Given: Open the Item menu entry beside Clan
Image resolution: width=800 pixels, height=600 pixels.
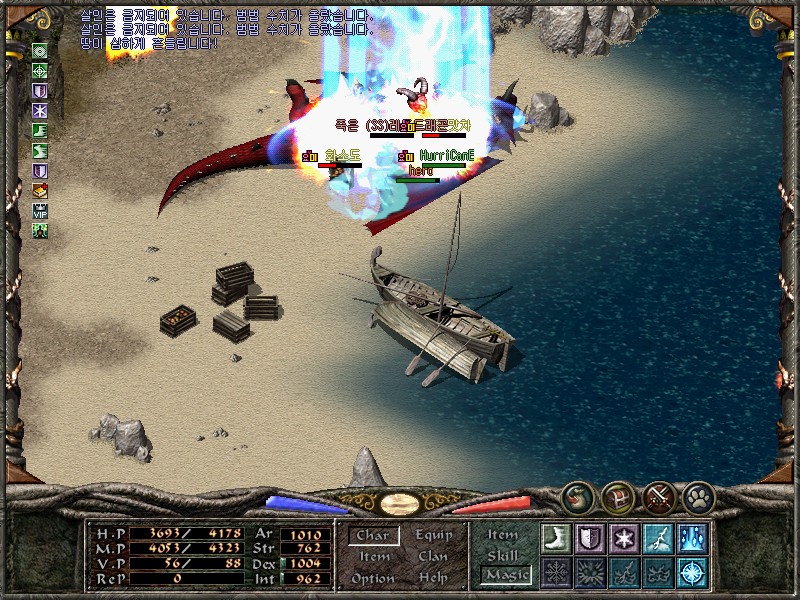Looking at the screenshot, I should tap(374, 557).
